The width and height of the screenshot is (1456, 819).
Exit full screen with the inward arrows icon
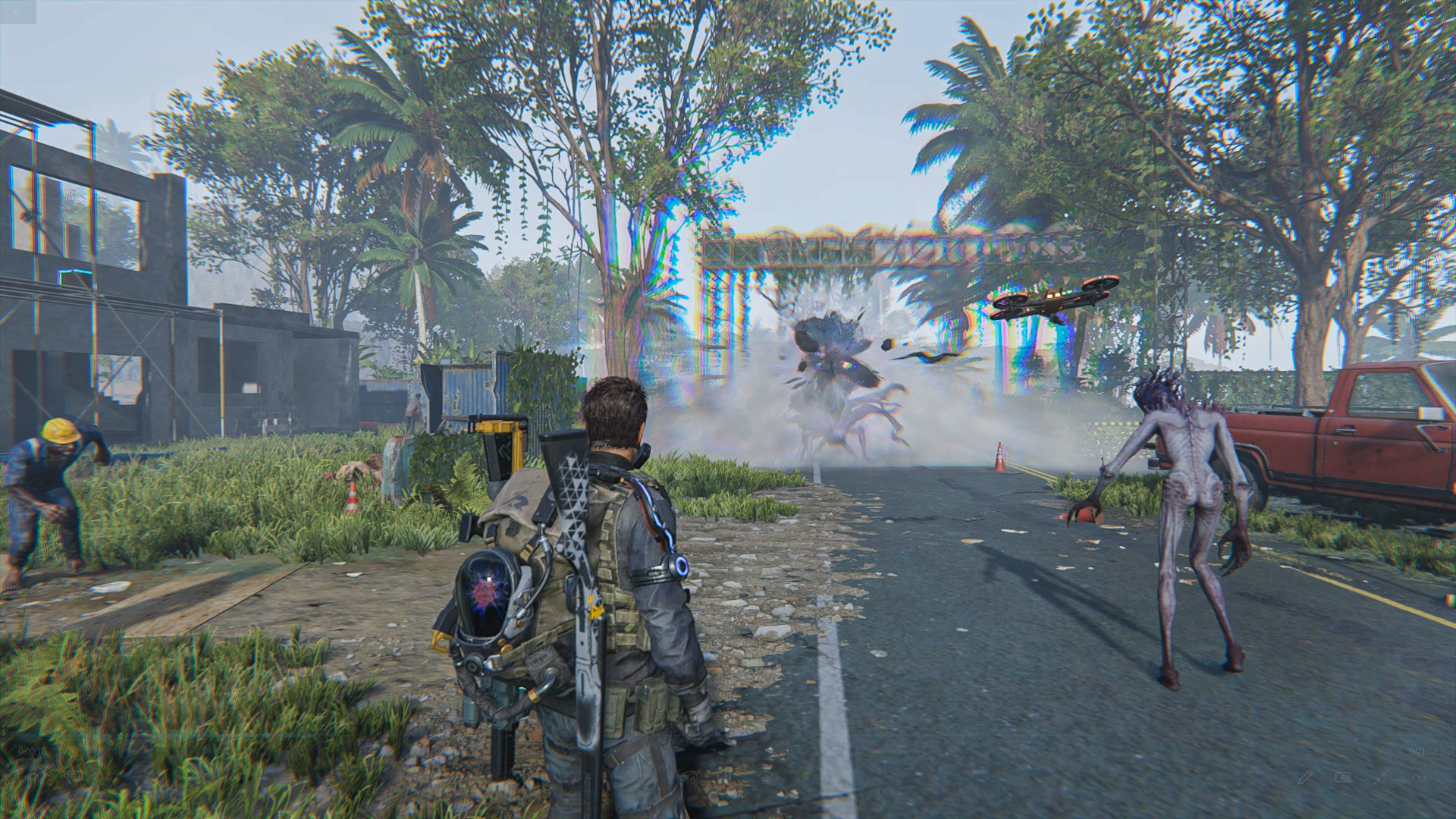point(1381,777)
